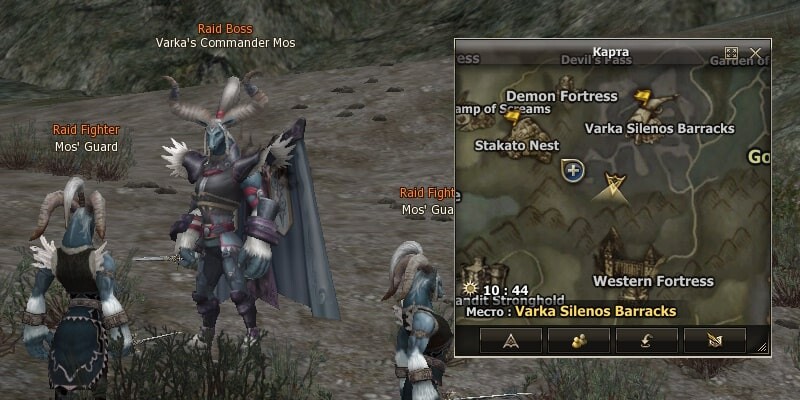This screenshot has width=800, height=400.
Task: Click the blue shield cross marker
Action: click(x=573, y=171)
